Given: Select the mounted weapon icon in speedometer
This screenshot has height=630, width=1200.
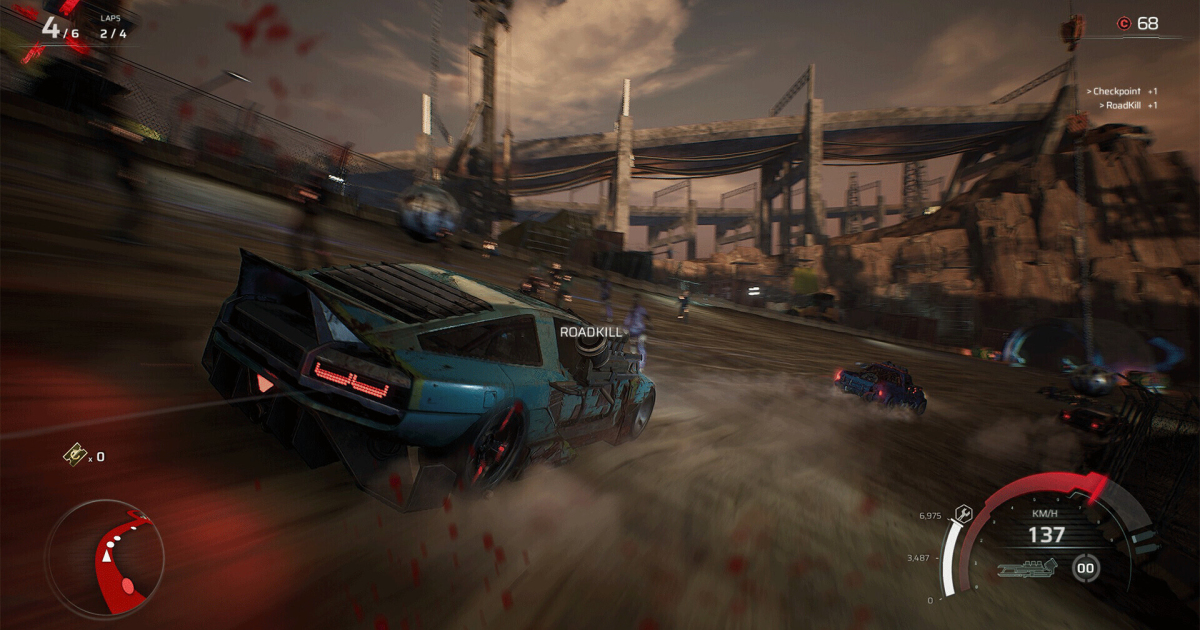Looking at the screenshot, I should click(1028, 569).
